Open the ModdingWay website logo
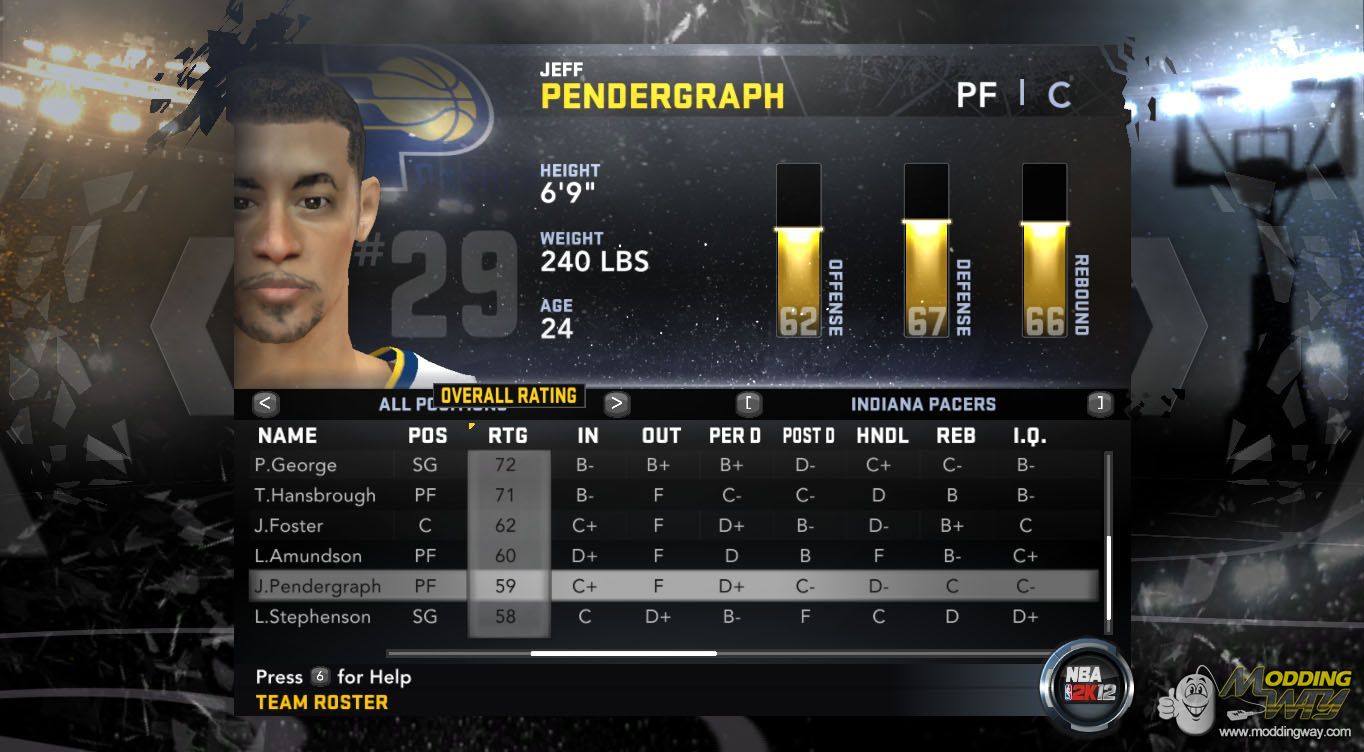This screenshot has height=752, width=1364. [1264, 700]
